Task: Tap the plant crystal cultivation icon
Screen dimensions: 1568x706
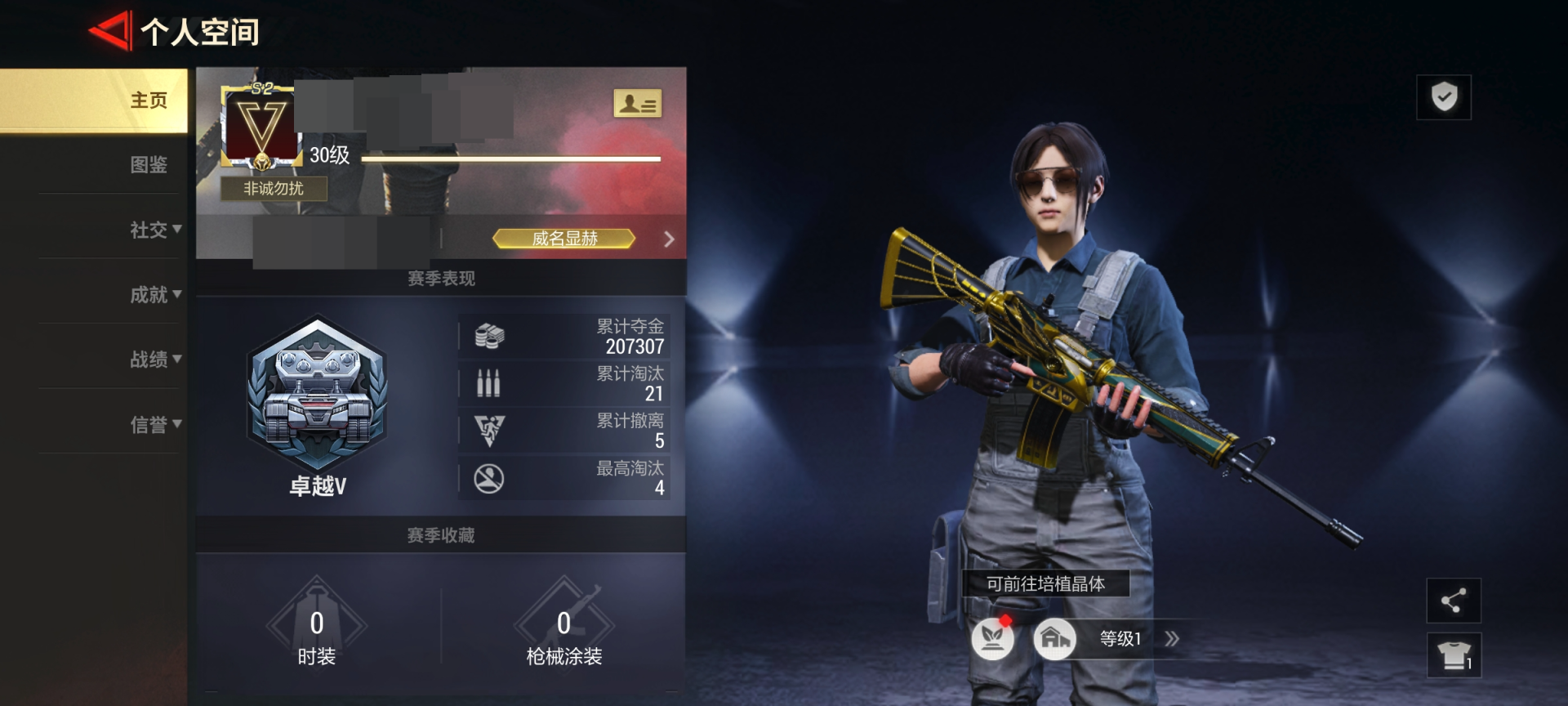Action: pos(992,638)
